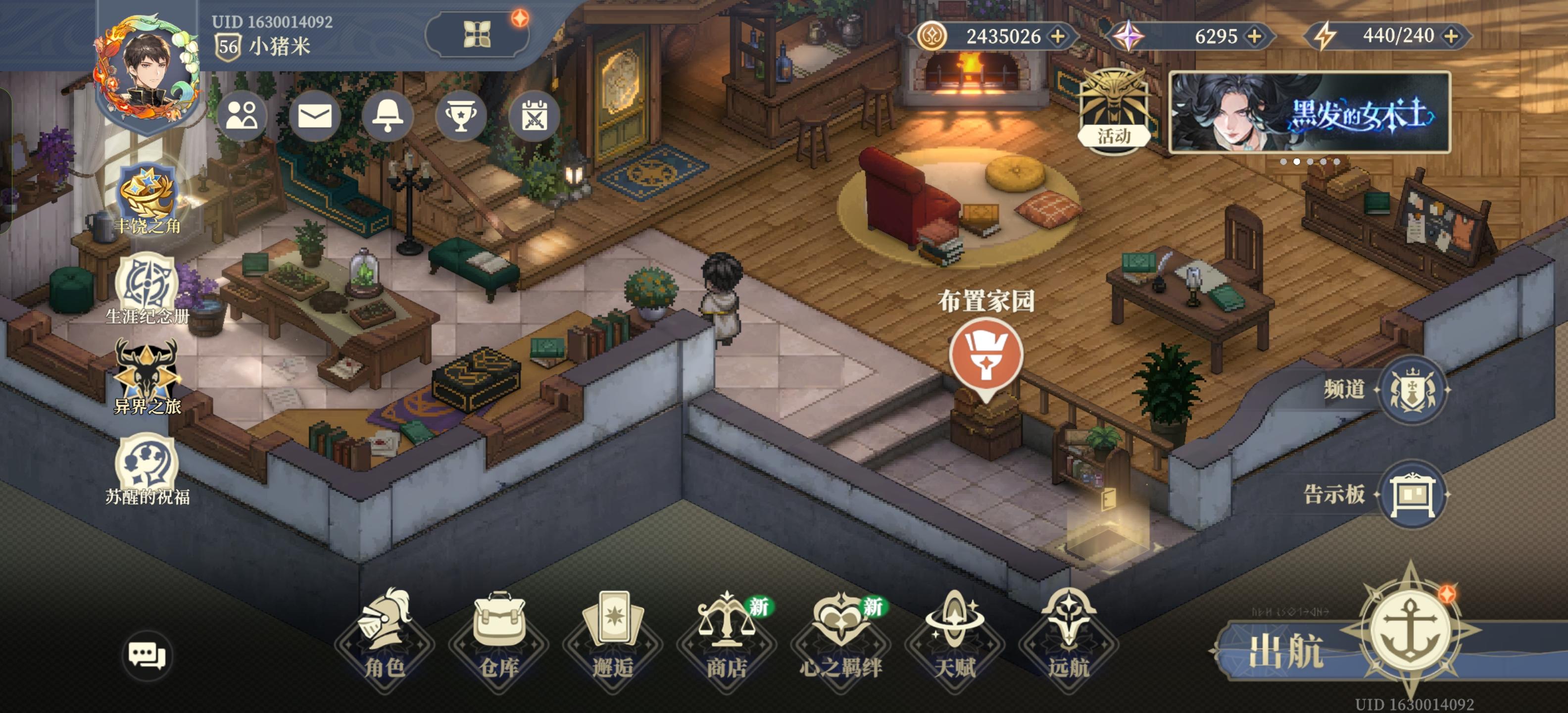Open the 仓库 warehouse bag

click(498, 636)
